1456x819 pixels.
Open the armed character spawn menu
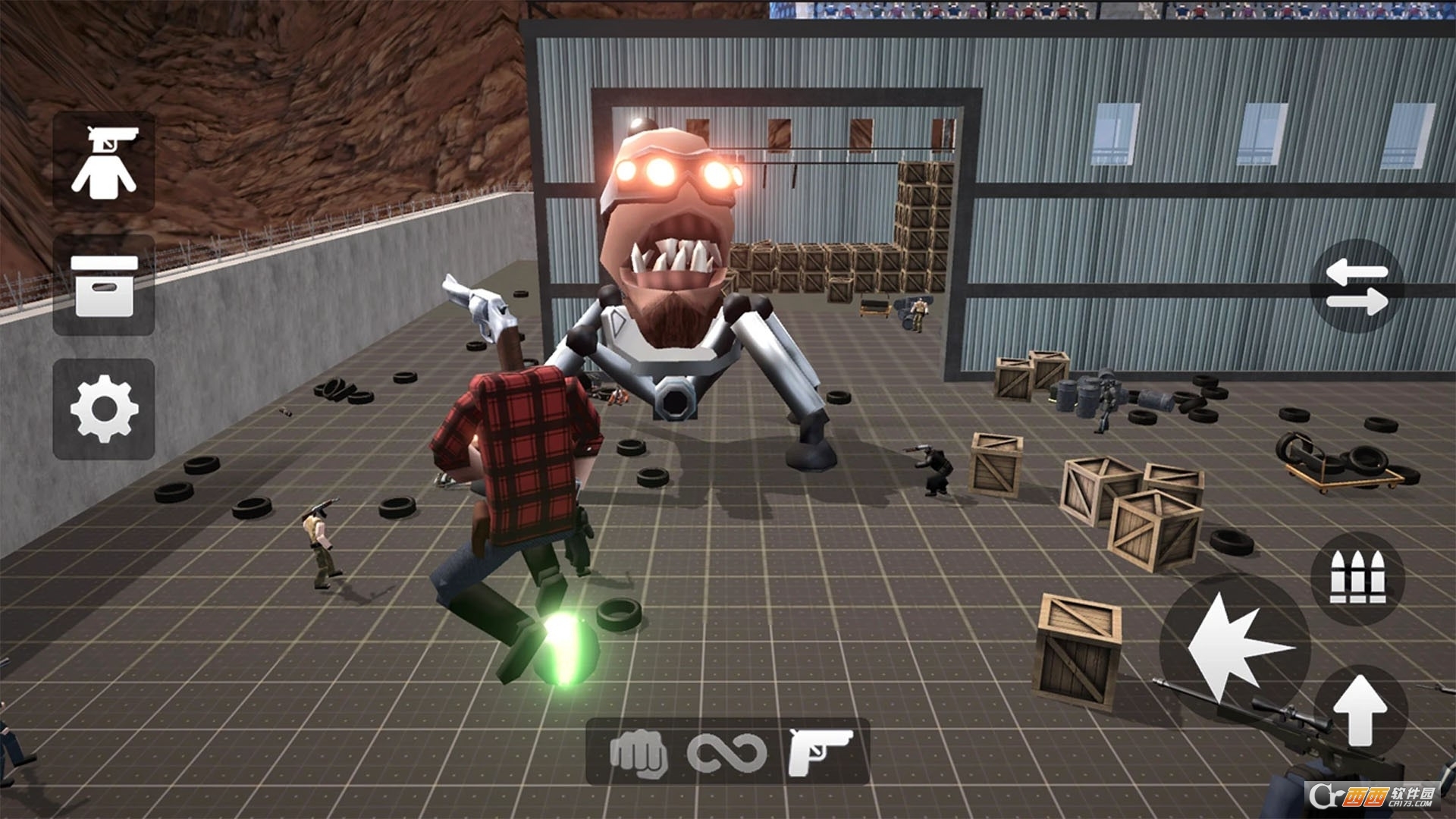pos(104,162)
